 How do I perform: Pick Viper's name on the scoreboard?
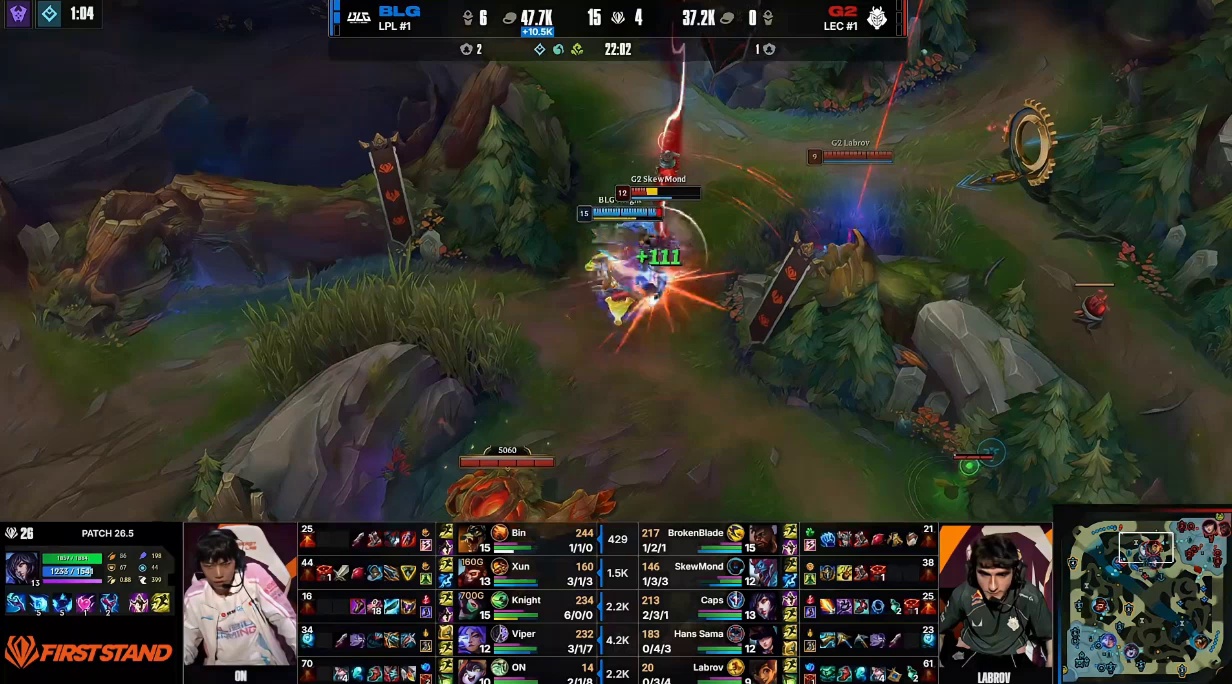point(523,634)
